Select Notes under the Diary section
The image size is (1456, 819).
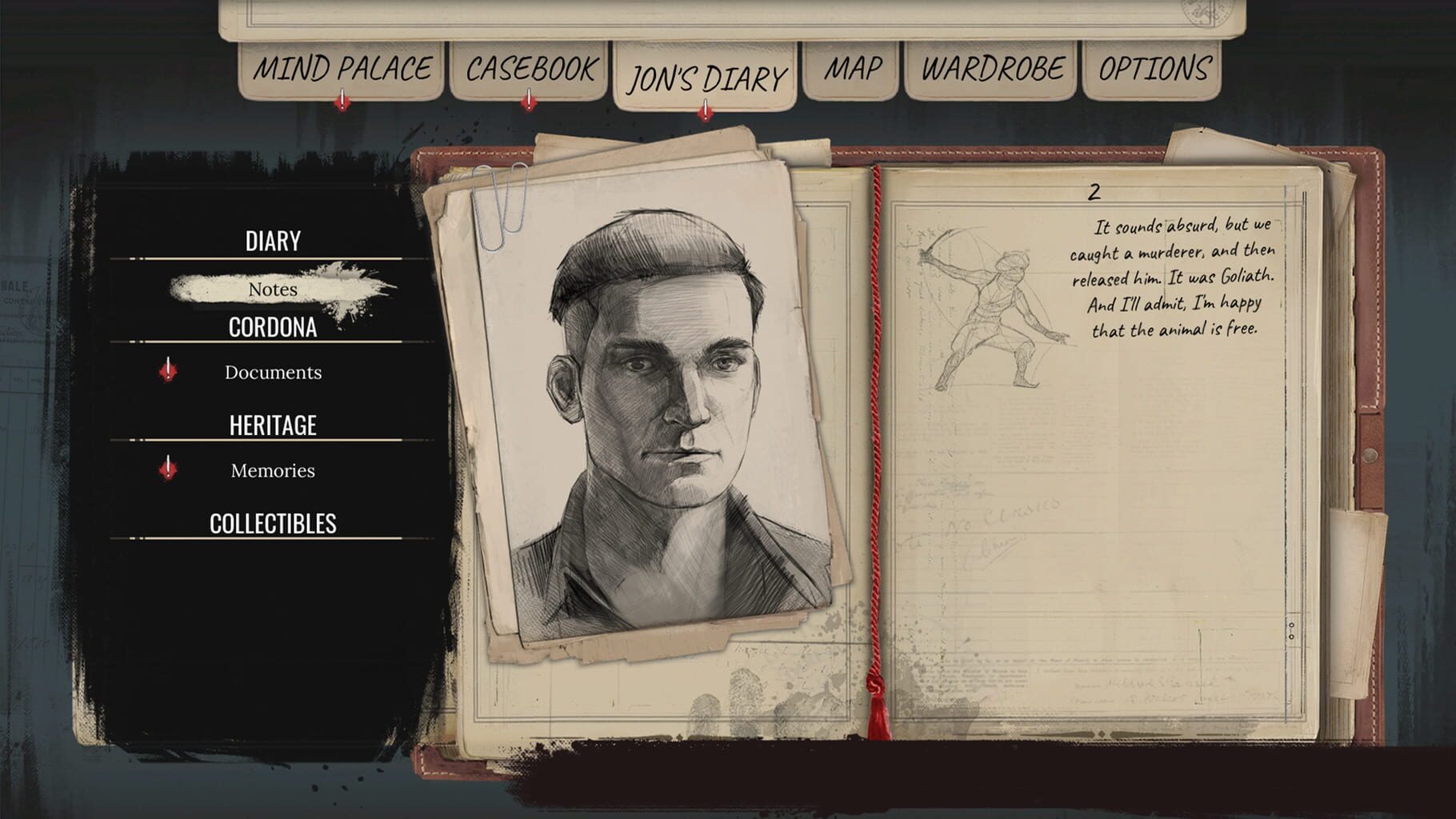[273, 290]
